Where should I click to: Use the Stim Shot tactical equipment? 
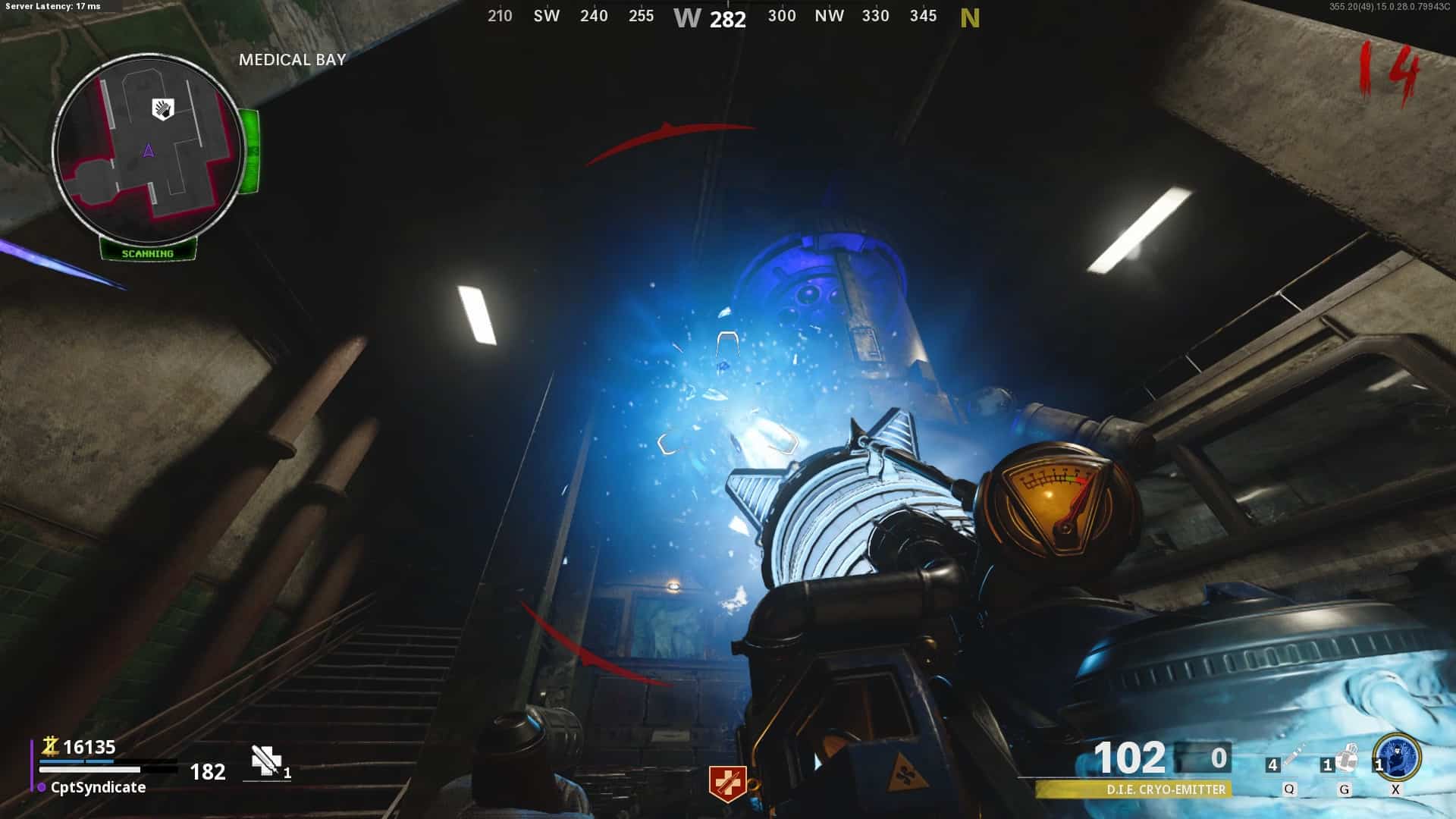[x=1293, y=759]
